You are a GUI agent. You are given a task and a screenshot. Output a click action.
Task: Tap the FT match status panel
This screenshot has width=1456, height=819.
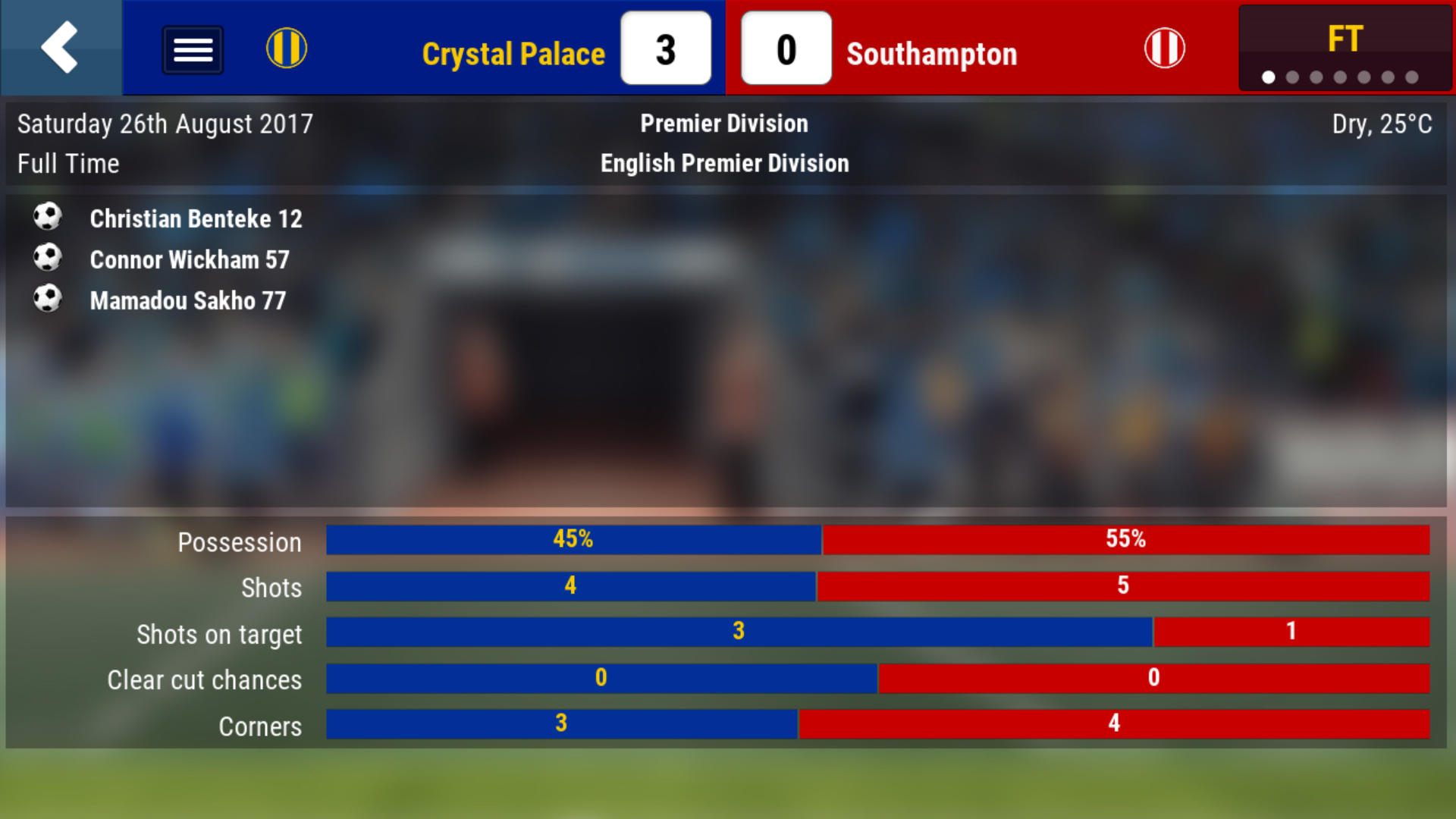(x=1345, y=49)
